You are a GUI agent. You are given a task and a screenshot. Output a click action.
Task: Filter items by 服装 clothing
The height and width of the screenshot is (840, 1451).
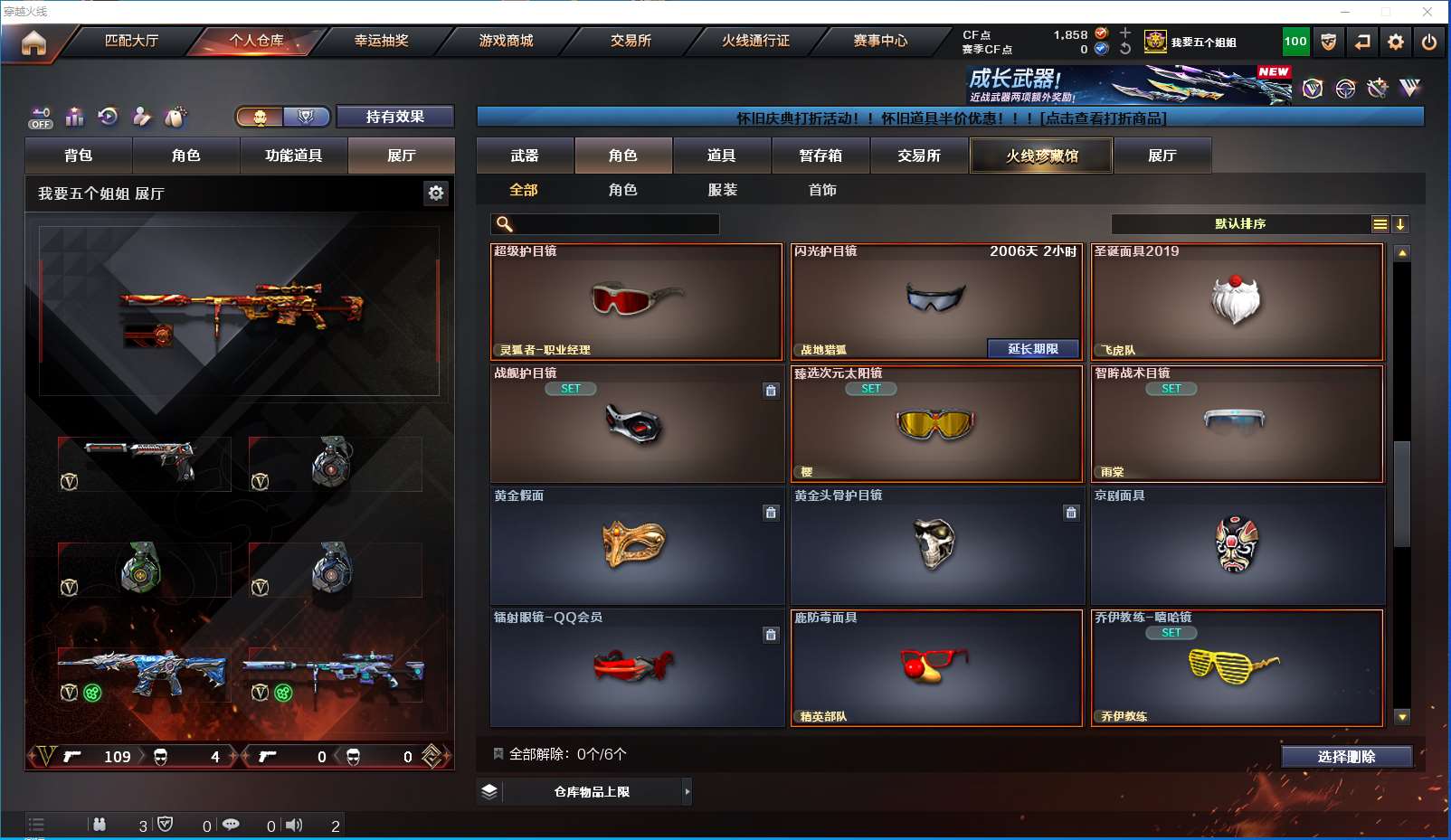click(x=723, y=190)
